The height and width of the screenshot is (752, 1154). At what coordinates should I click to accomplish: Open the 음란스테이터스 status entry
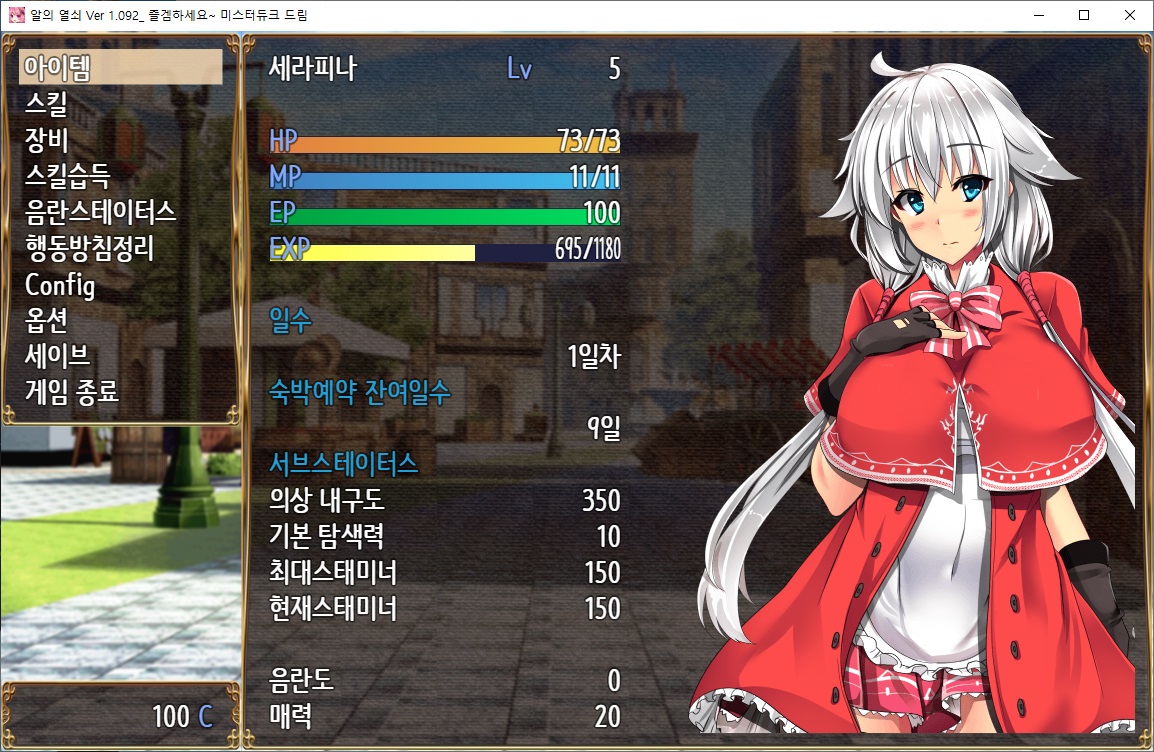tap(100, 212)
